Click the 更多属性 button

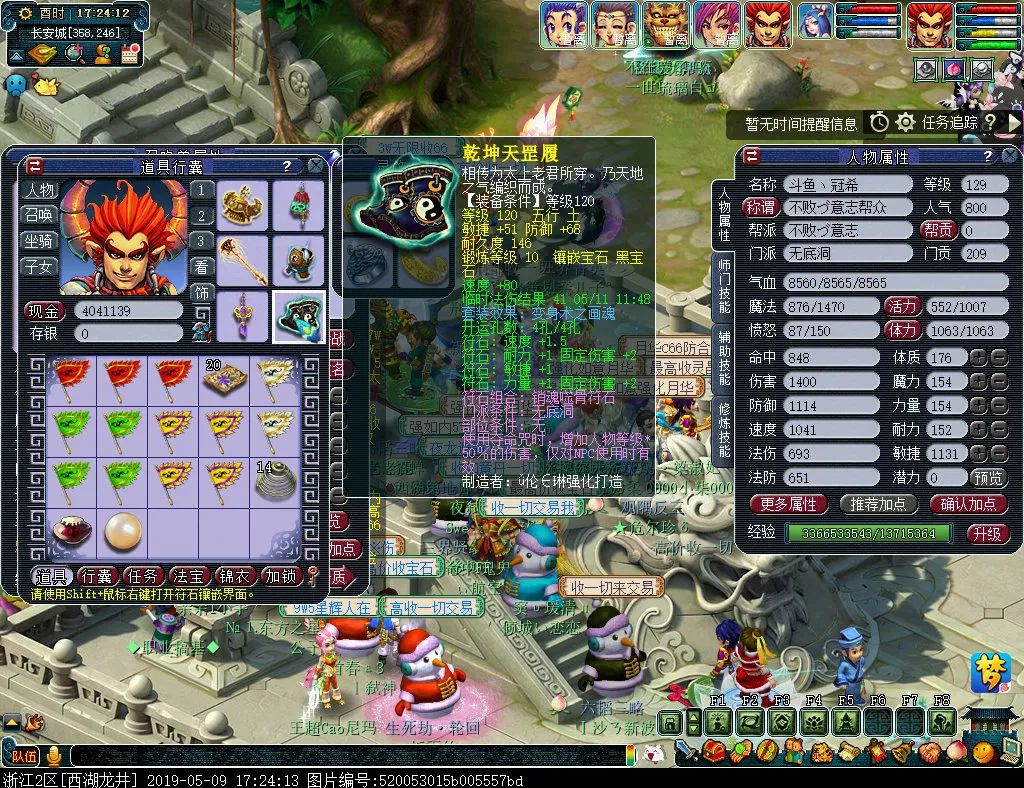(x=789, y=504)
